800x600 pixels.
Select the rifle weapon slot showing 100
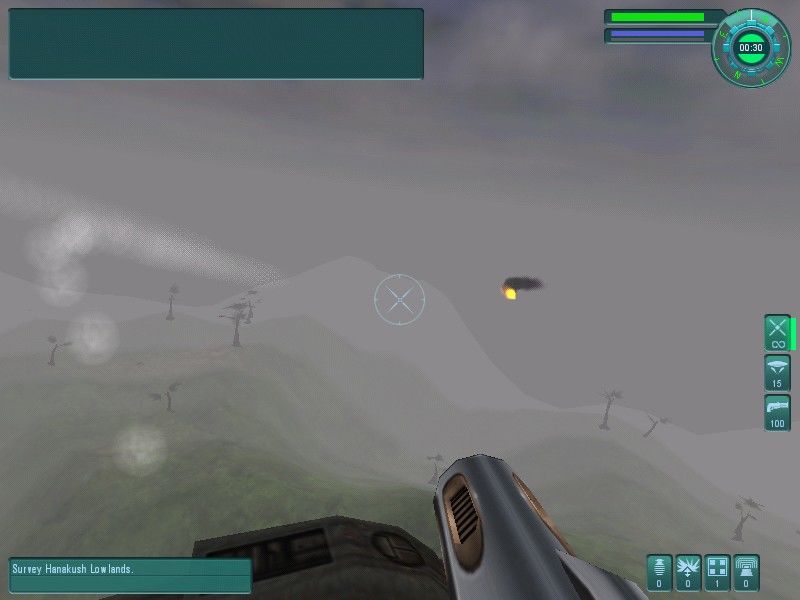click(777, 412)
